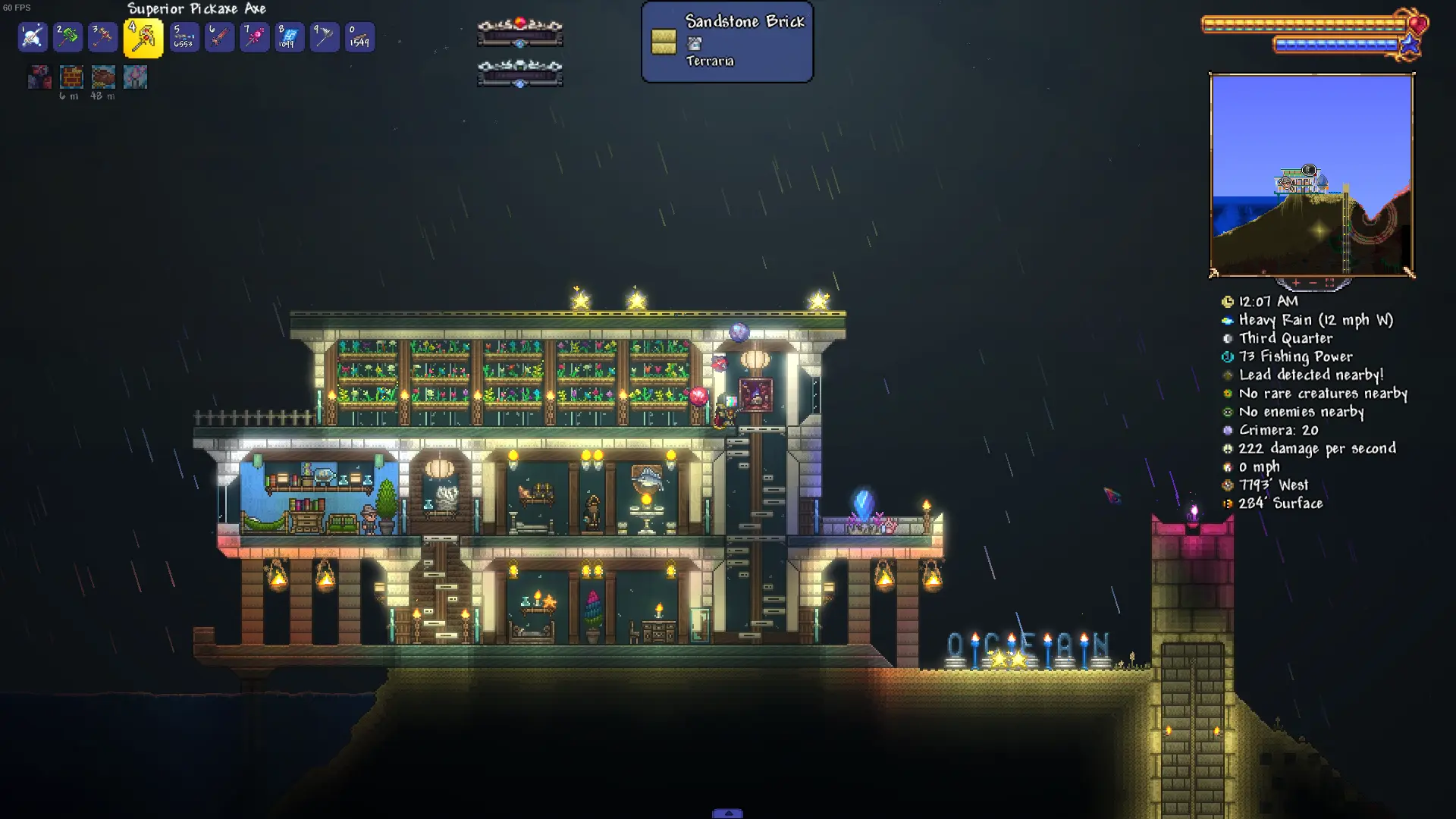The height and width of the screenshot is (819, 1456).
Task: Select the blue block stack in slot 8
Action: (289, 36)
